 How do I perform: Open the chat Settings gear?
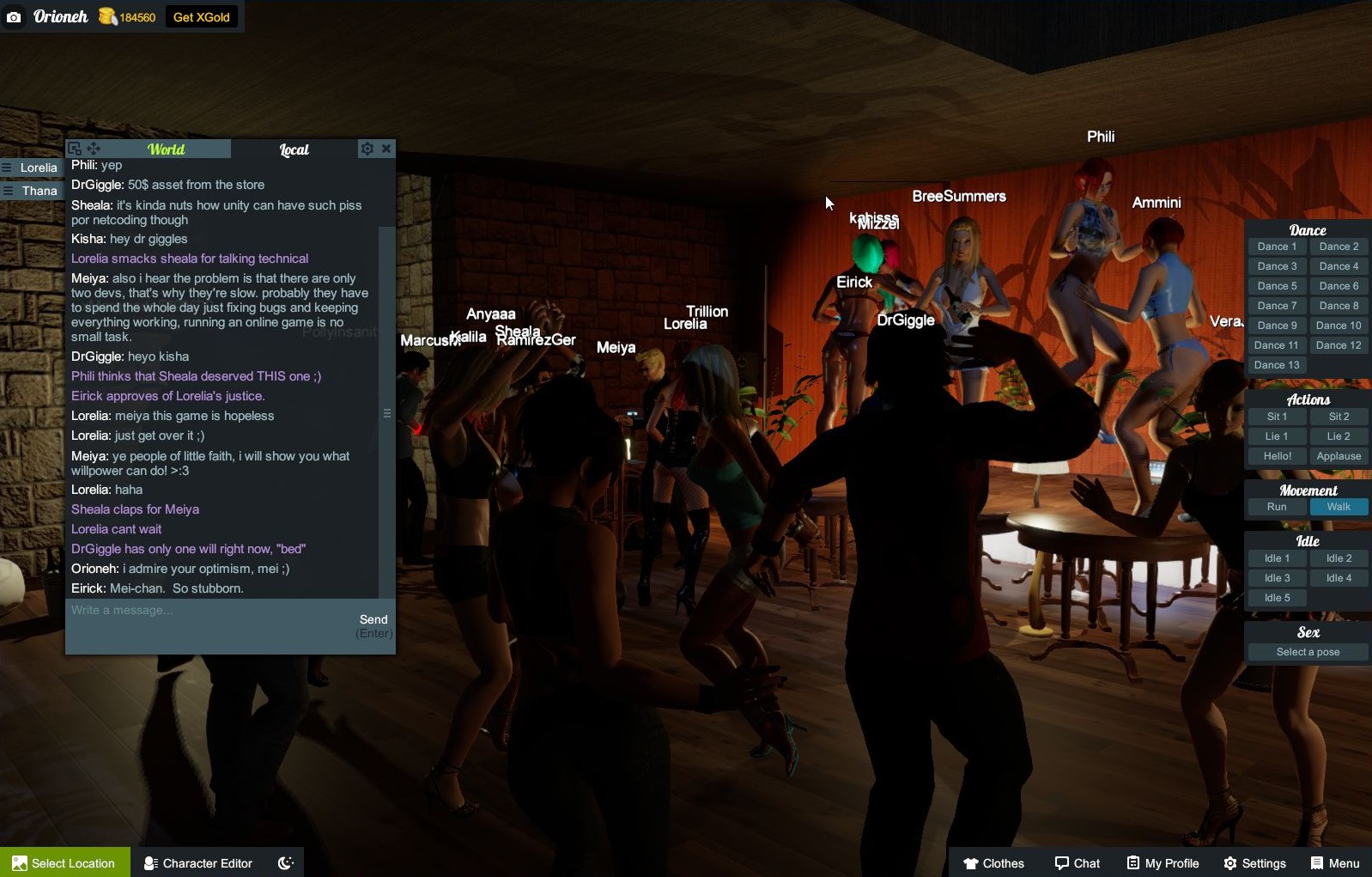coord(366,148)
